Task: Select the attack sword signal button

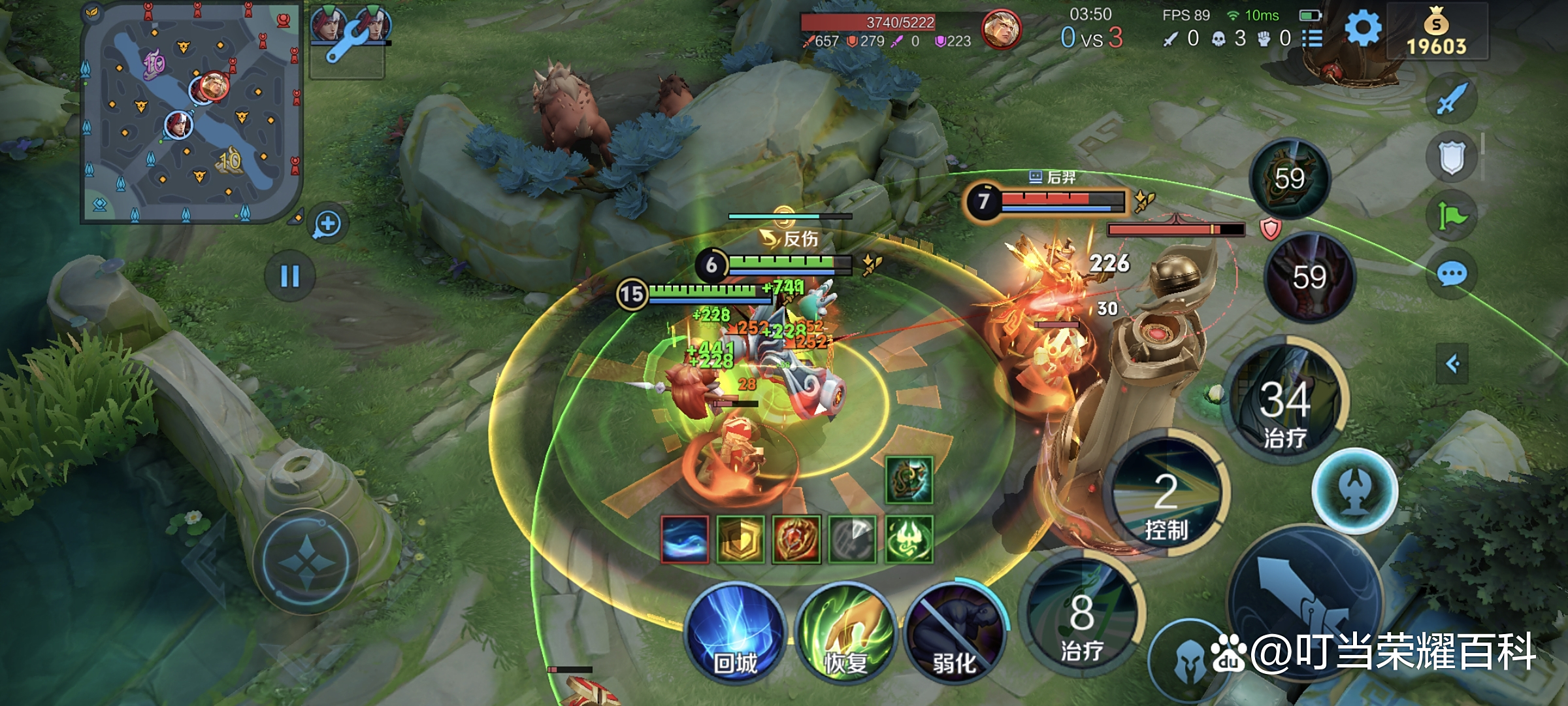Action: (1451, 99)
